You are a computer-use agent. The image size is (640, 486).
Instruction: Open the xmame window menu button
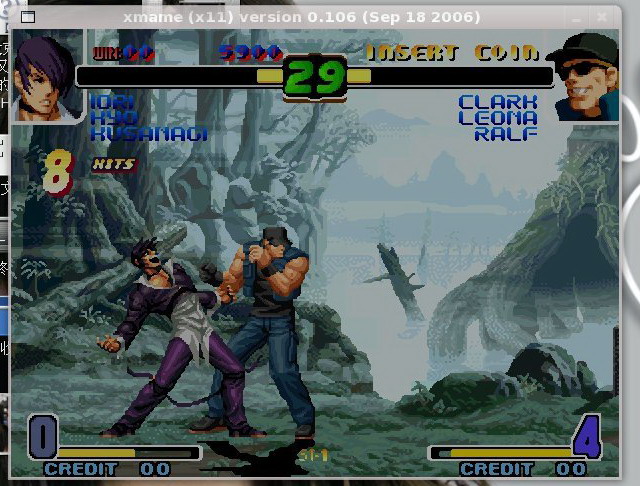pos(27,17)
